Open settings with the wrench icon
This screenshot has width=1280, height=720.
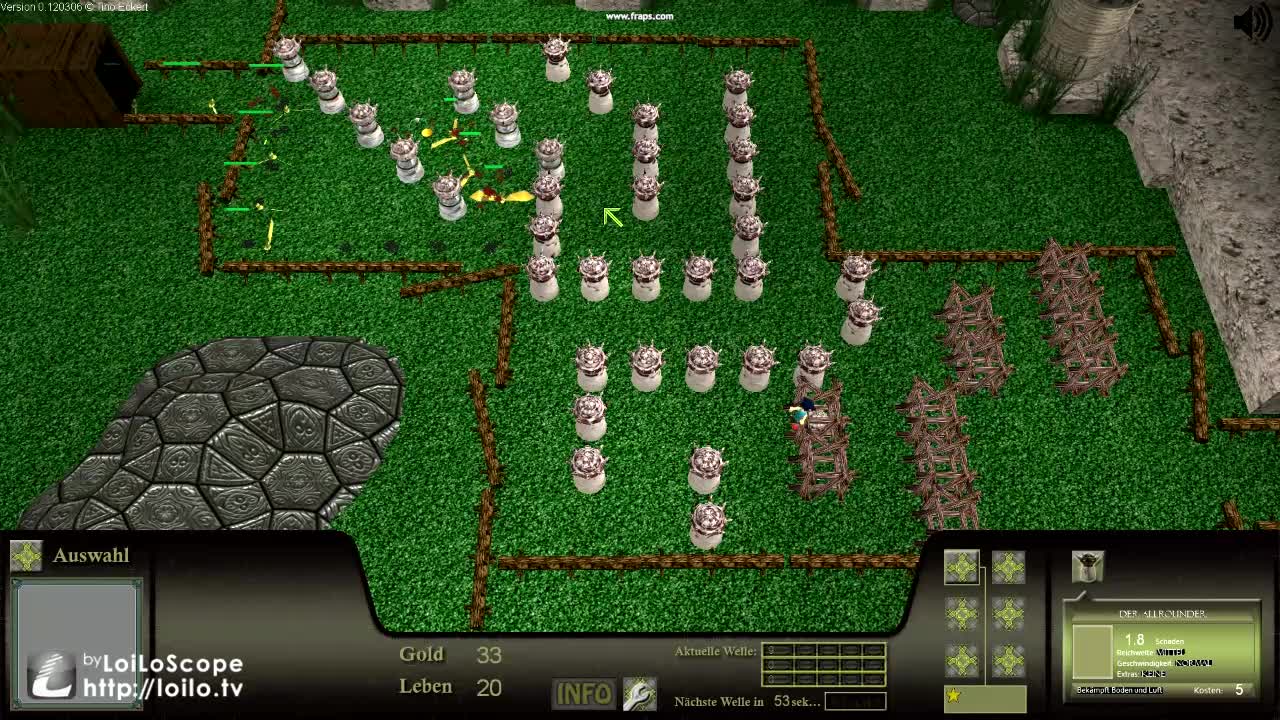pos(639,694)
